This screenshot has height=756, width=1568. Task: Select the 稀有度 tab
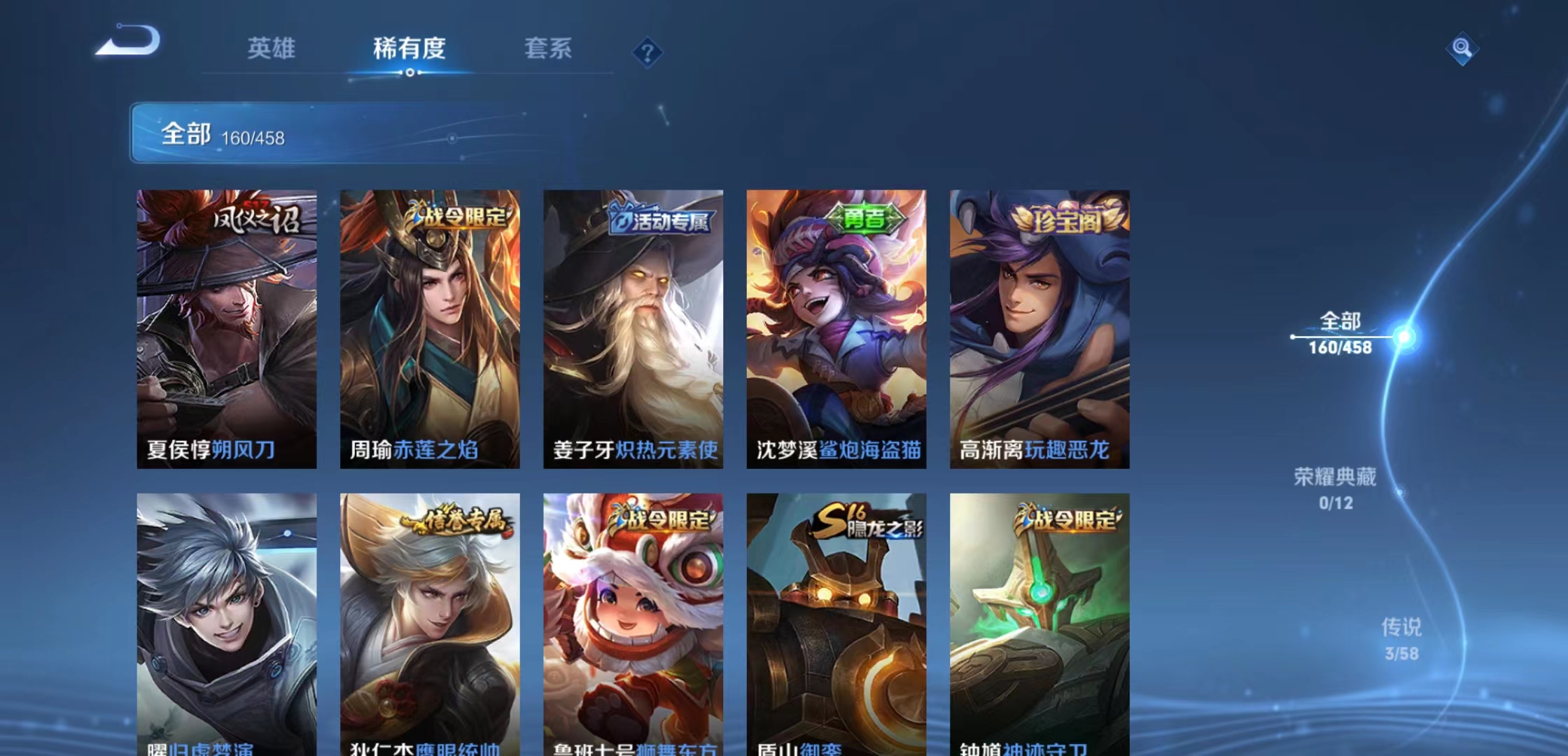409,49
